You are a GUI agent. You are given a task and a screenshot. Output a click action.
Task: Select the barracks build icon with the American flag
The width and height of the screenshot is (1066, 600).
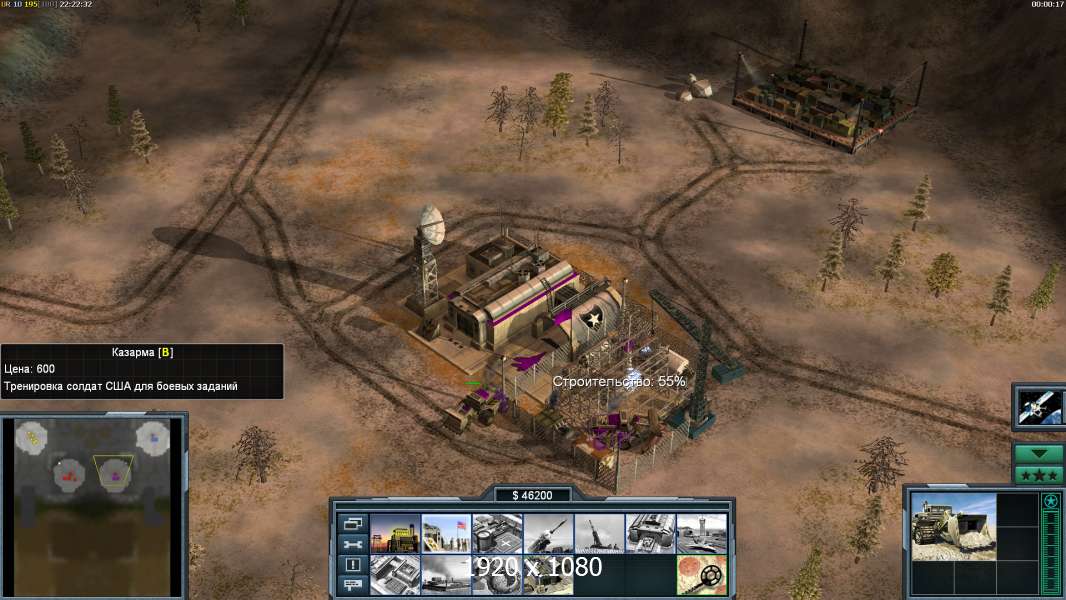point(446,533)
